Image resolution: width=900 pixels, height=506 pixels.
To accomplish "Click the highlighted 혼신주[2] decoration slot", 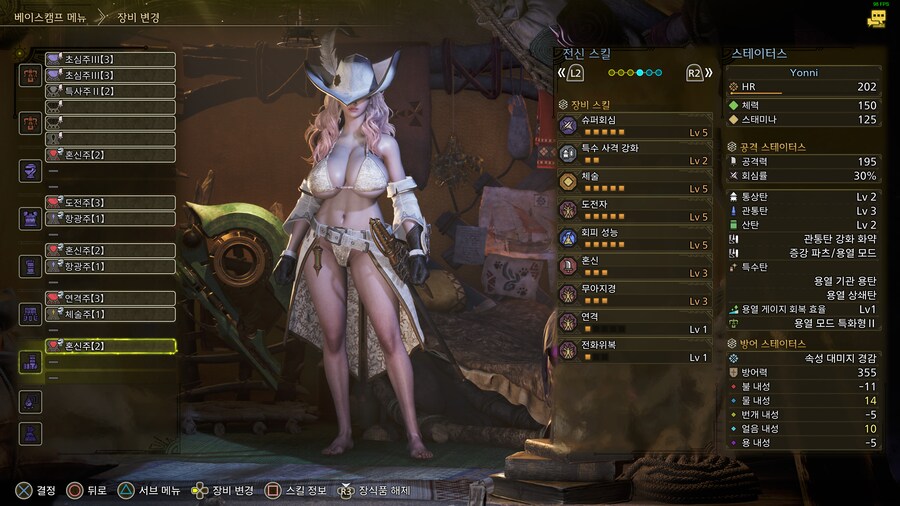I will [110, 346].
